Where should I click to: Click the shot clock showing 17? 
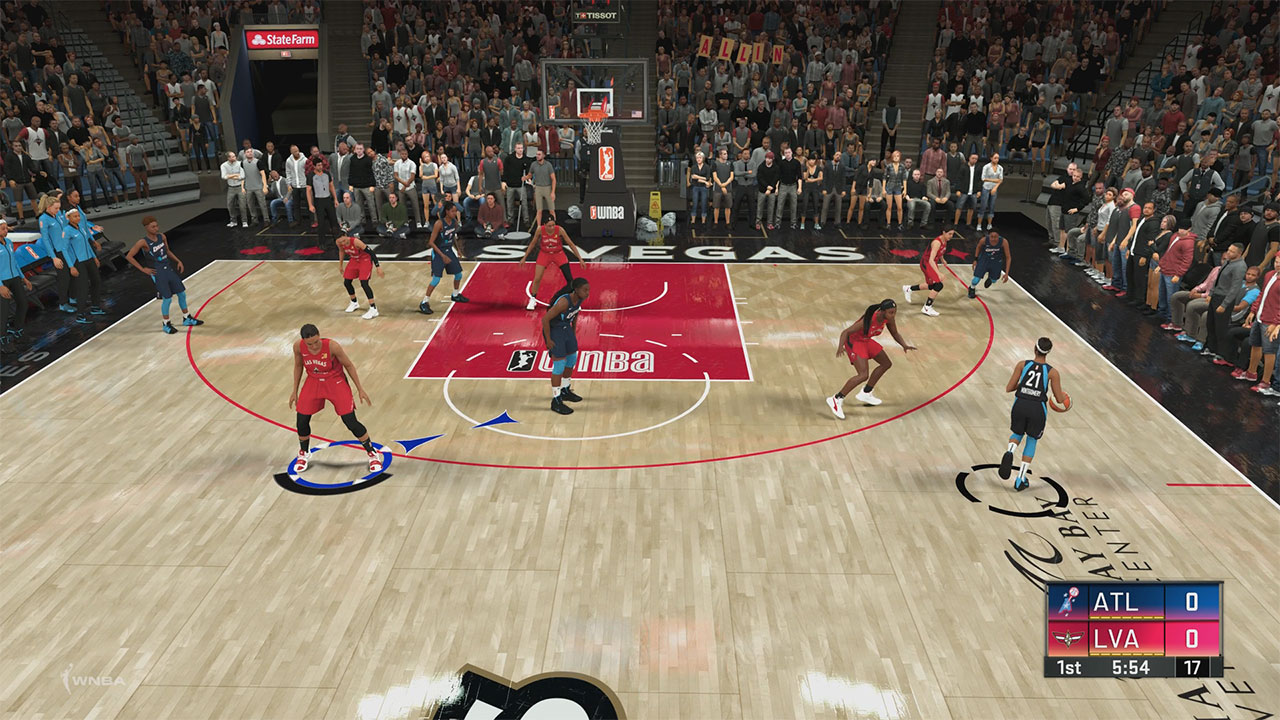pyautogui.click(x=1192, y=666)
